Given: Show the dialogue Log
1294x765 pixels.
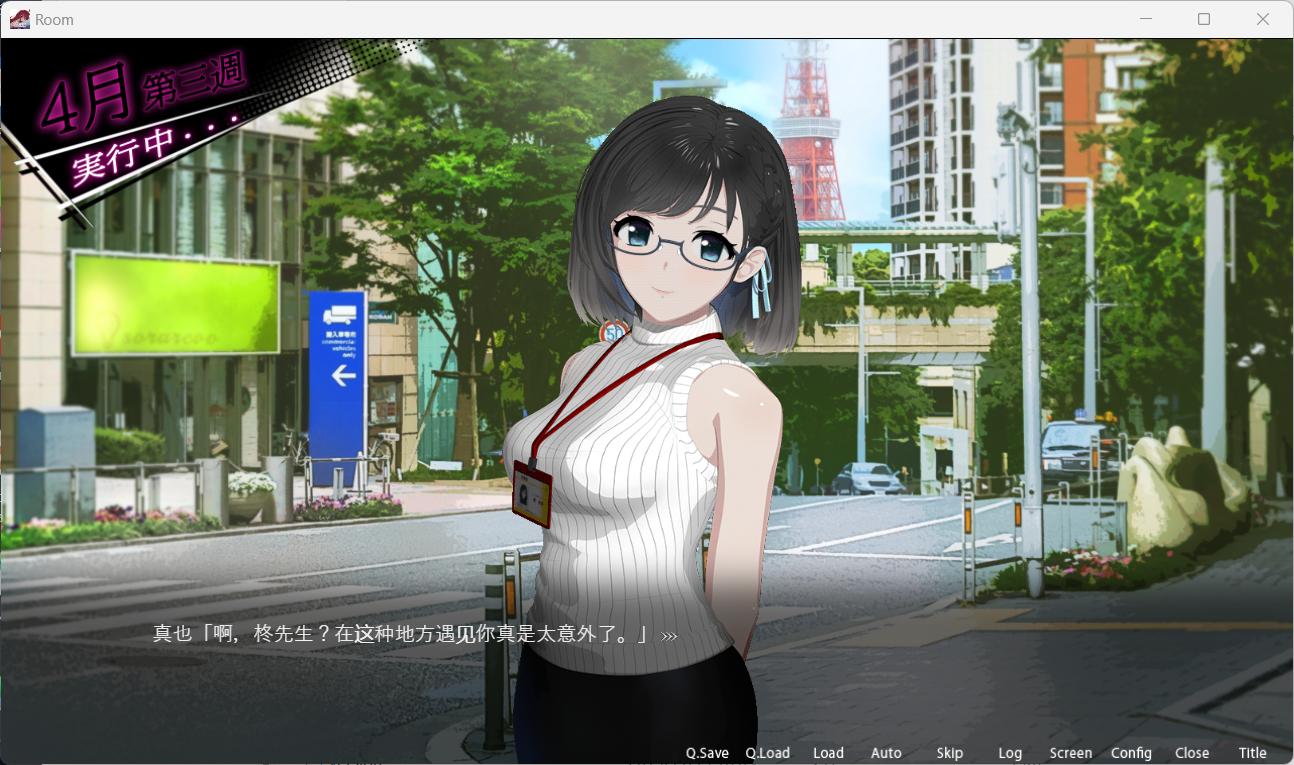Looking at the screenshot, I should tap(1010, 753).
